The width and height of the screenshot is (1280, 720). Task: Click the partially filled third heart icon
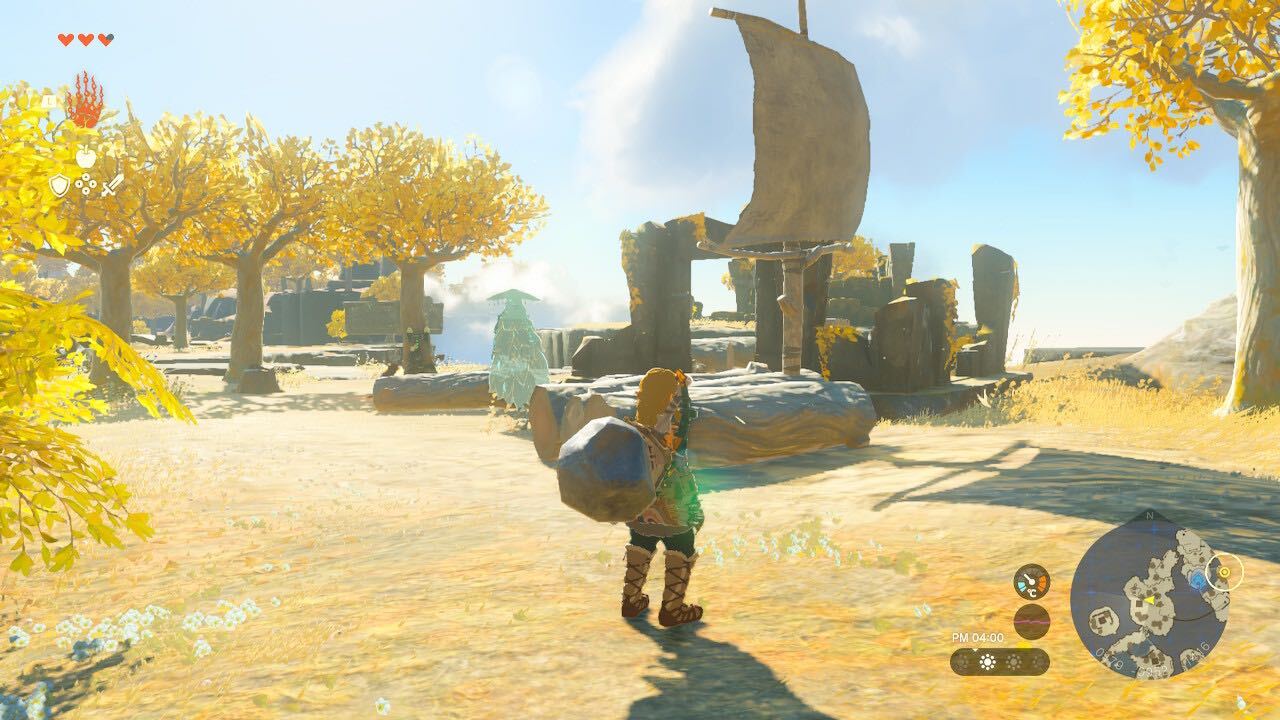[104, 40]
